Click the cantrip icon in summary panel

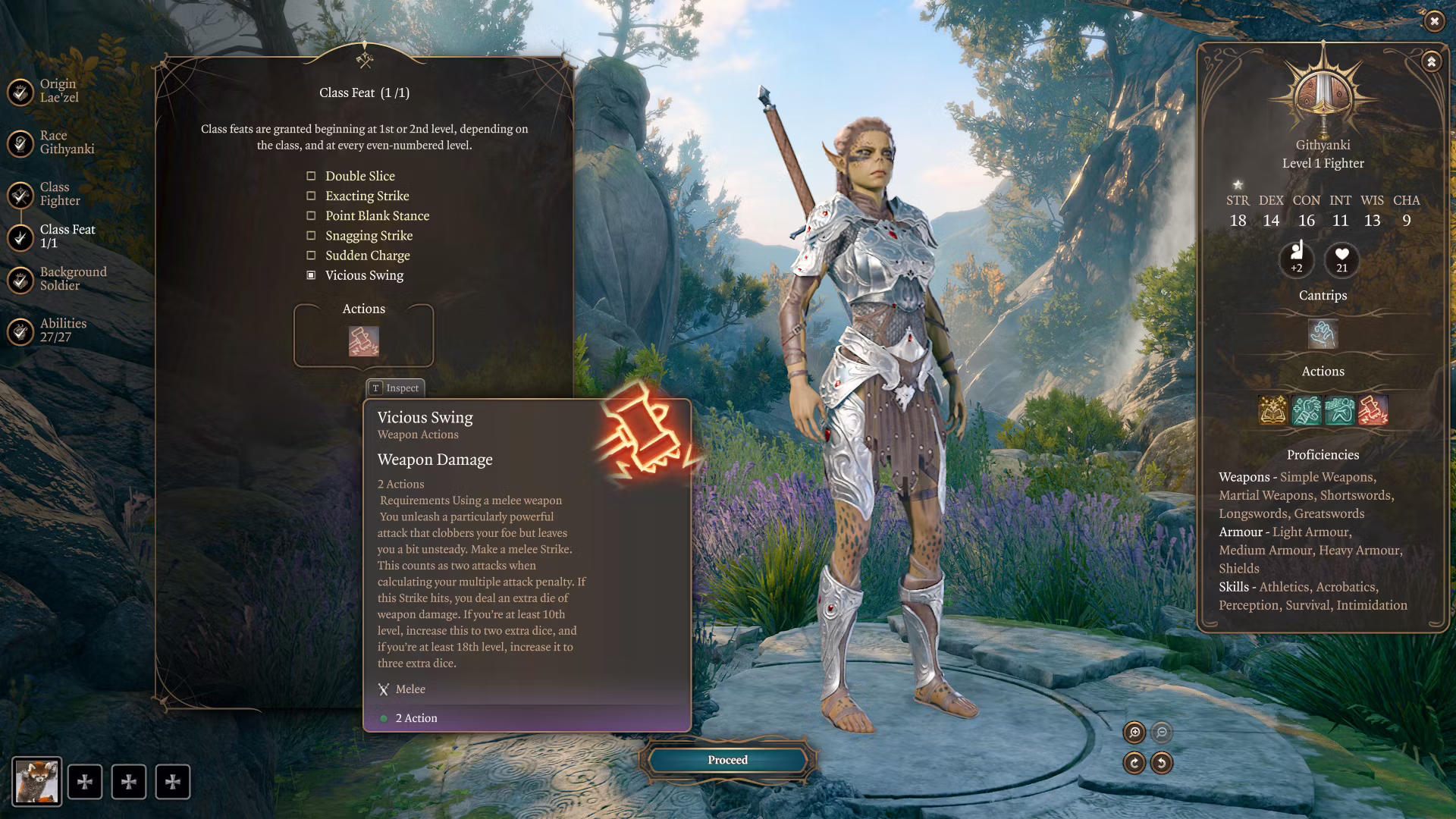click(1323, 334)
